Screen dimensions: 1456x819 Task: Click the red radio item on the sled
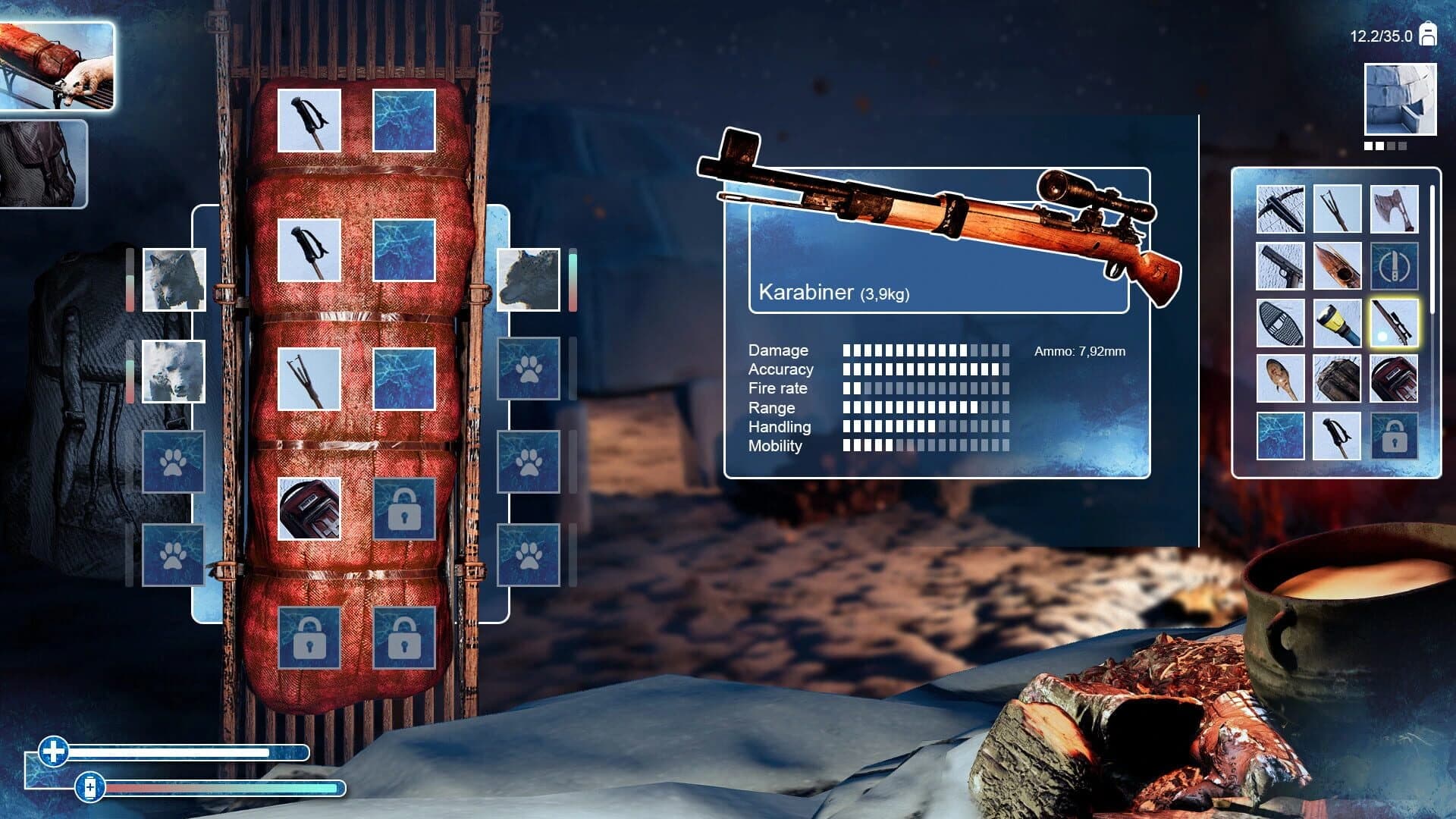click(309, 510)
